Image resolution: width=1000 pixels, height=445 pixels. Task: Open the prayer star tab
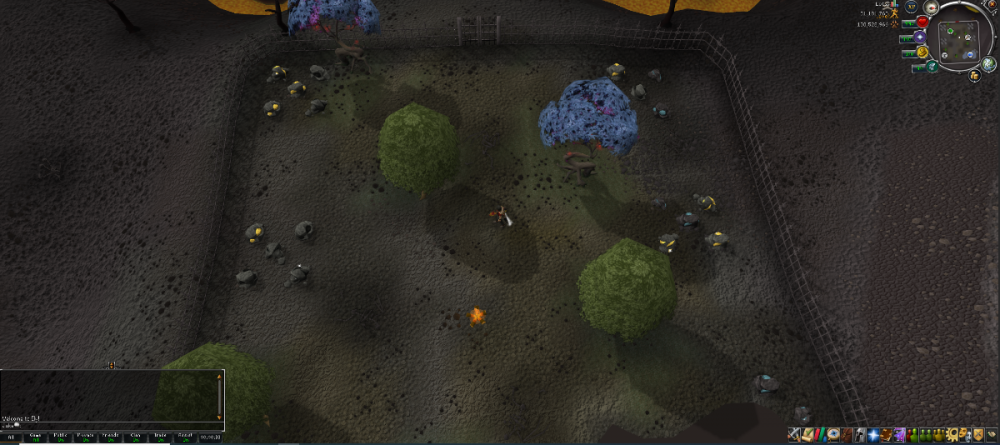pos(873,435)
